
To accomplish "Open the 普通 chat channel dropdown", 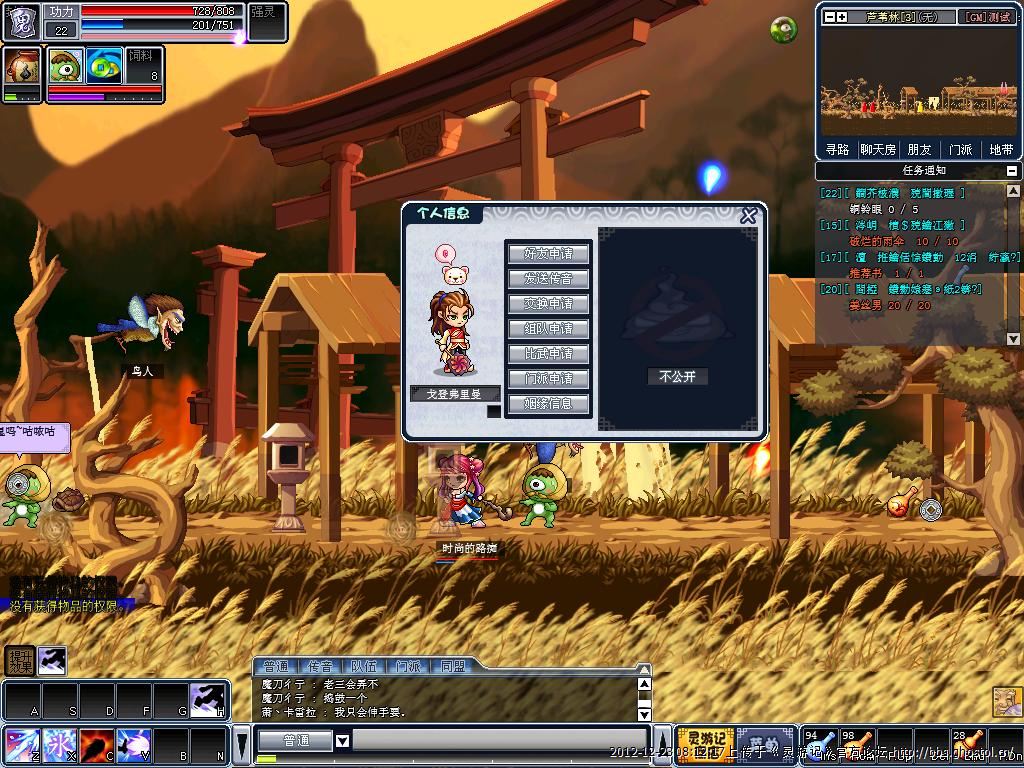I will click(x=342, y=741).
